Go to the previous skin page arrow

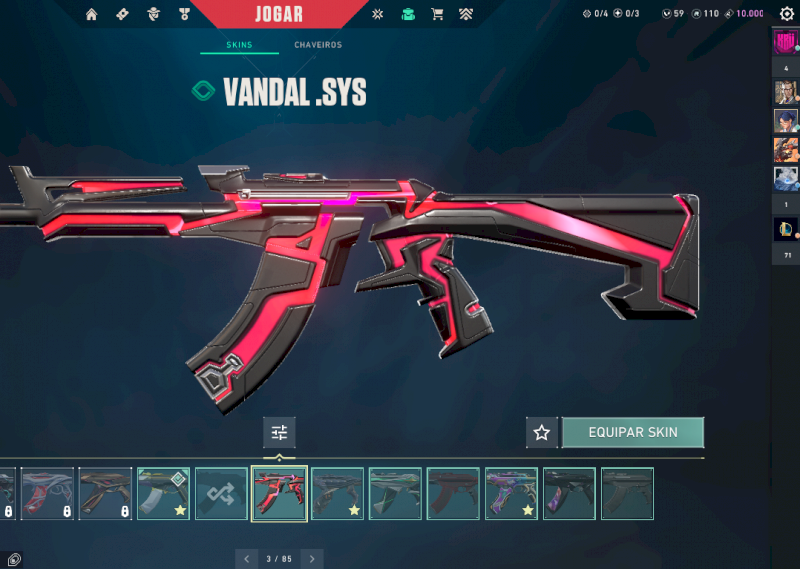(x=247, y=559)
